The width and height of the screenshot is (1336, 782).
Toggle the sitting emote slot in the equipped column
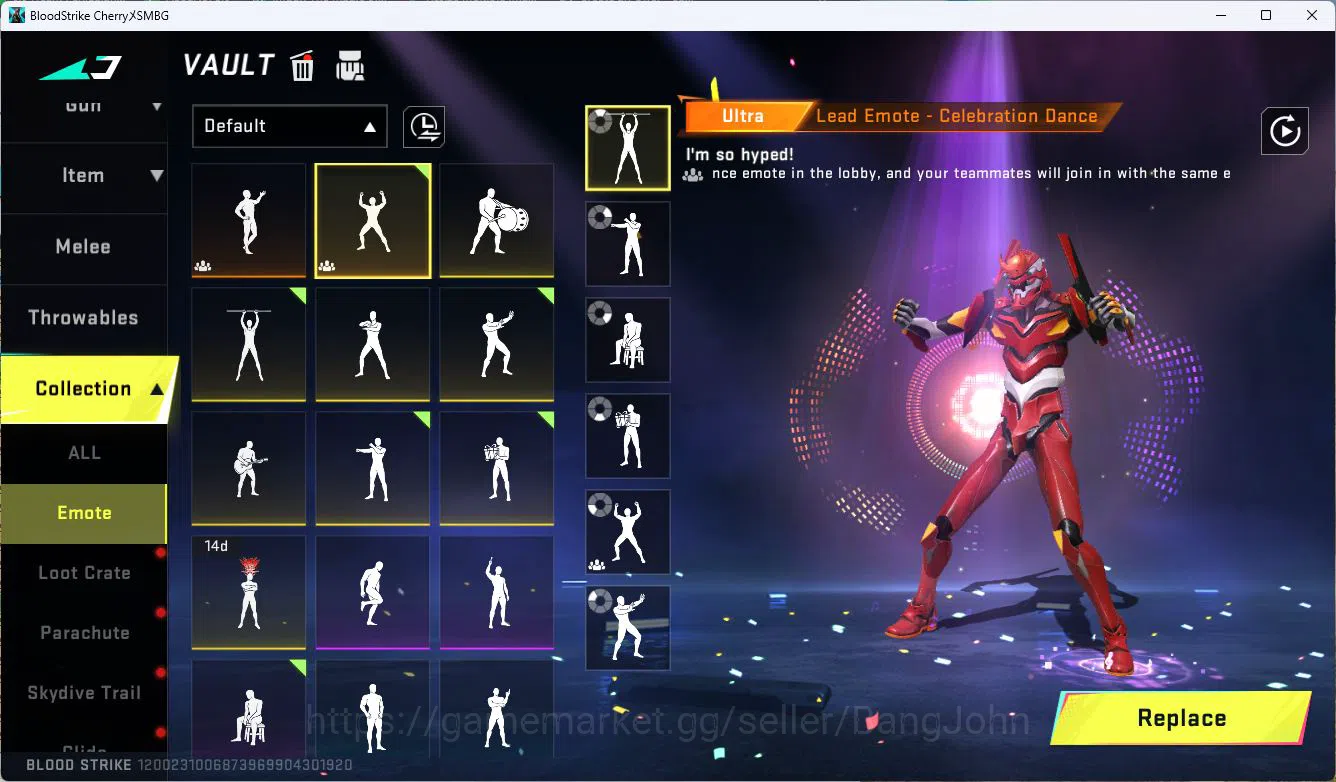click(x=627, y=339)
